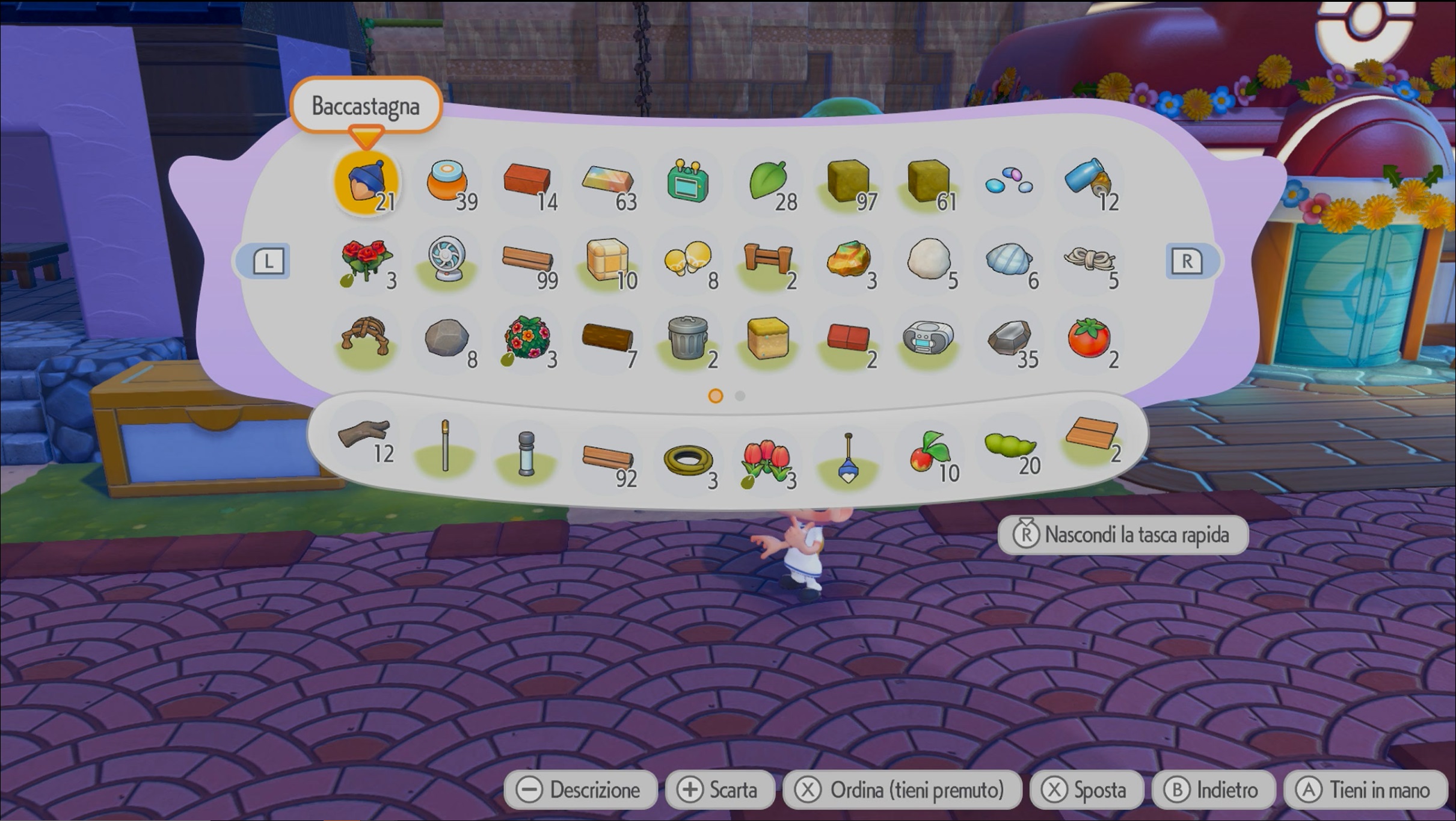Viewport: 1456px width, 821px height.
Task: Choose the electric fan item
Action: [x=447, y=260]
